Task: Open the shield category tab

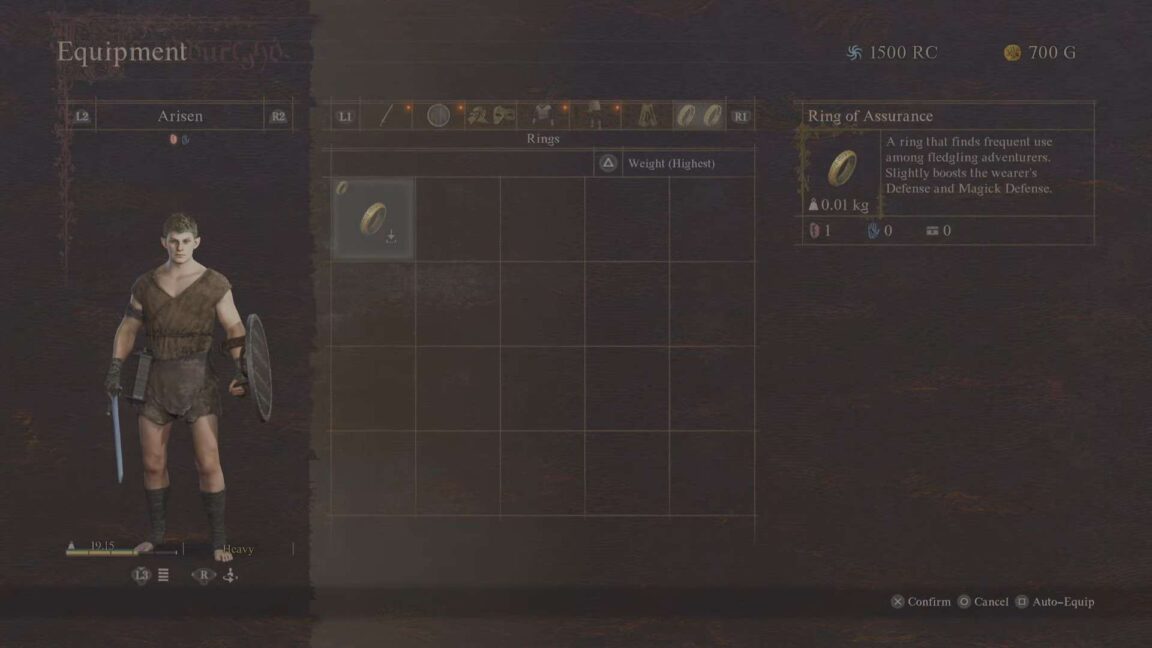Action: [x=438, y=116]
